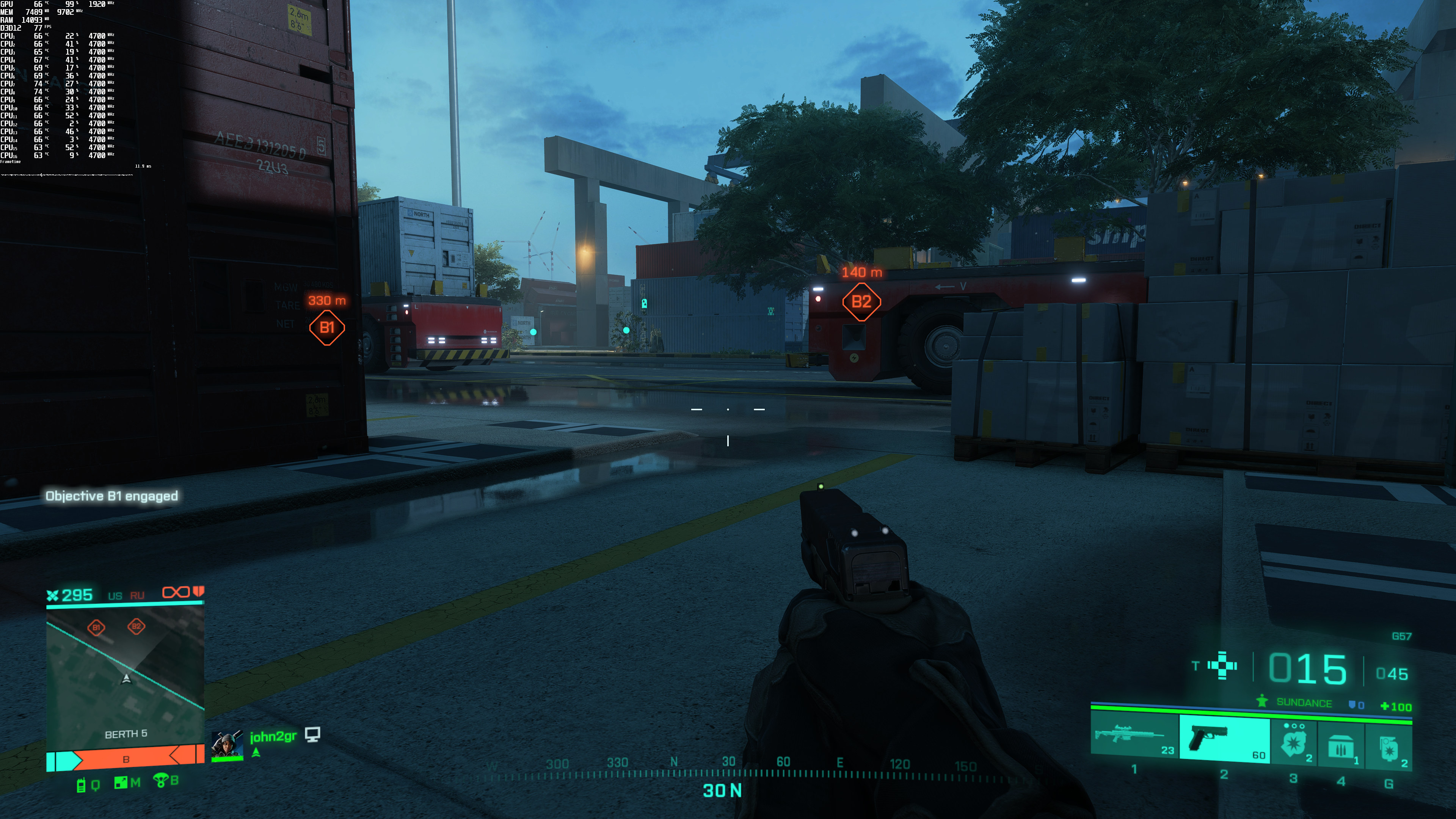The height and width of the screenshot is (819, 1456).
Task: Click the orange sector B progress bar
Action: coord(126,759)
